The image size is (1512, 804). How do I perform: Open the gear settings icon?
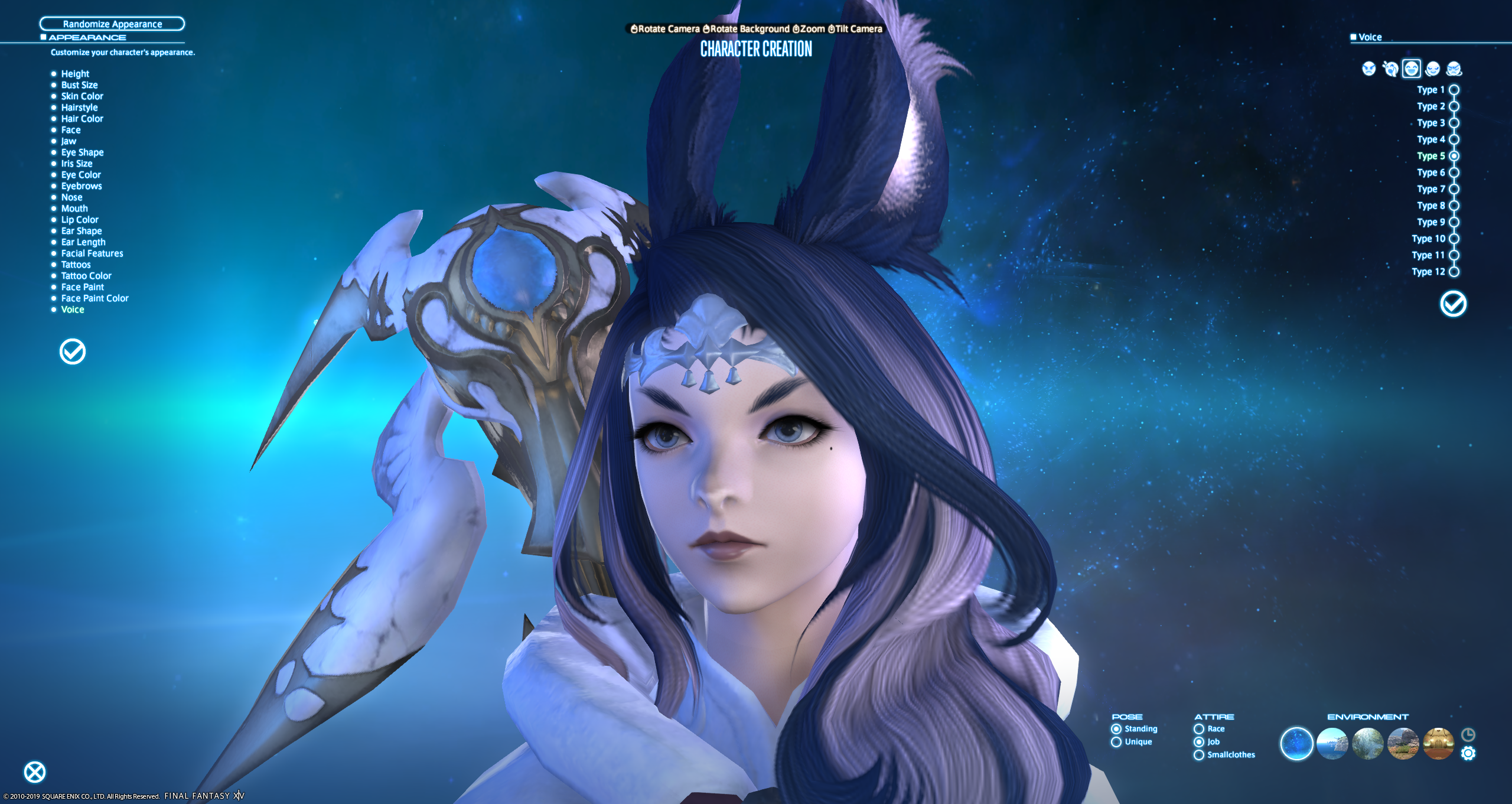pos(1468,753)
